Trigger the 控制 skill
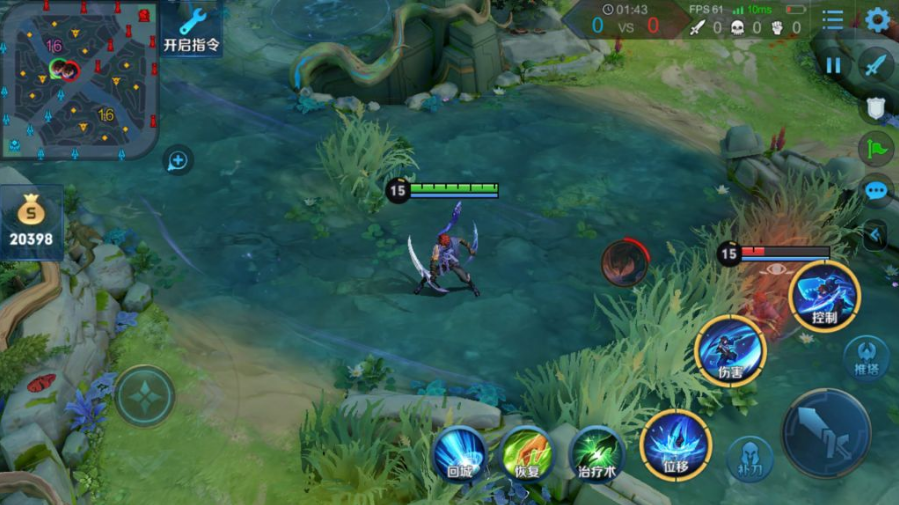The image size is (899, 505). click(x=824, y=296)
